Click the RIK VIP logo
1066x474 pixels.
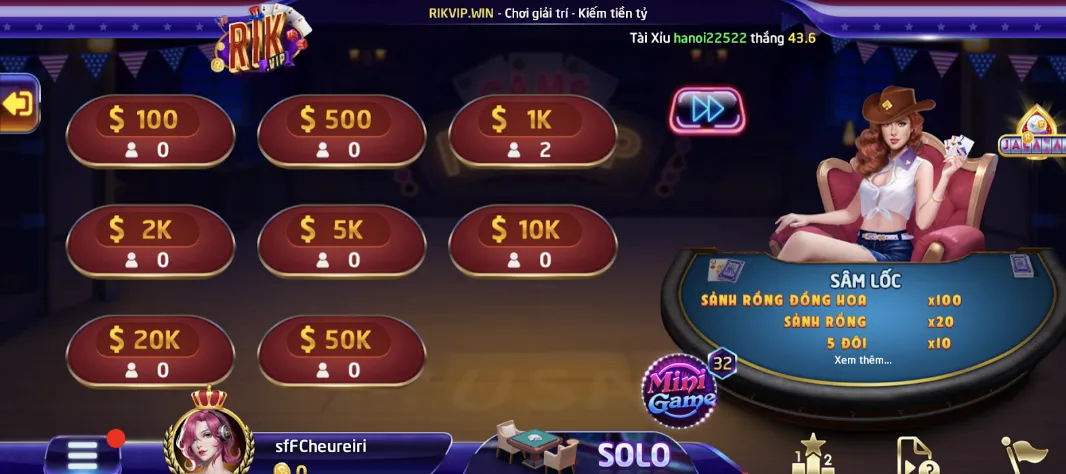coord(260,40)
